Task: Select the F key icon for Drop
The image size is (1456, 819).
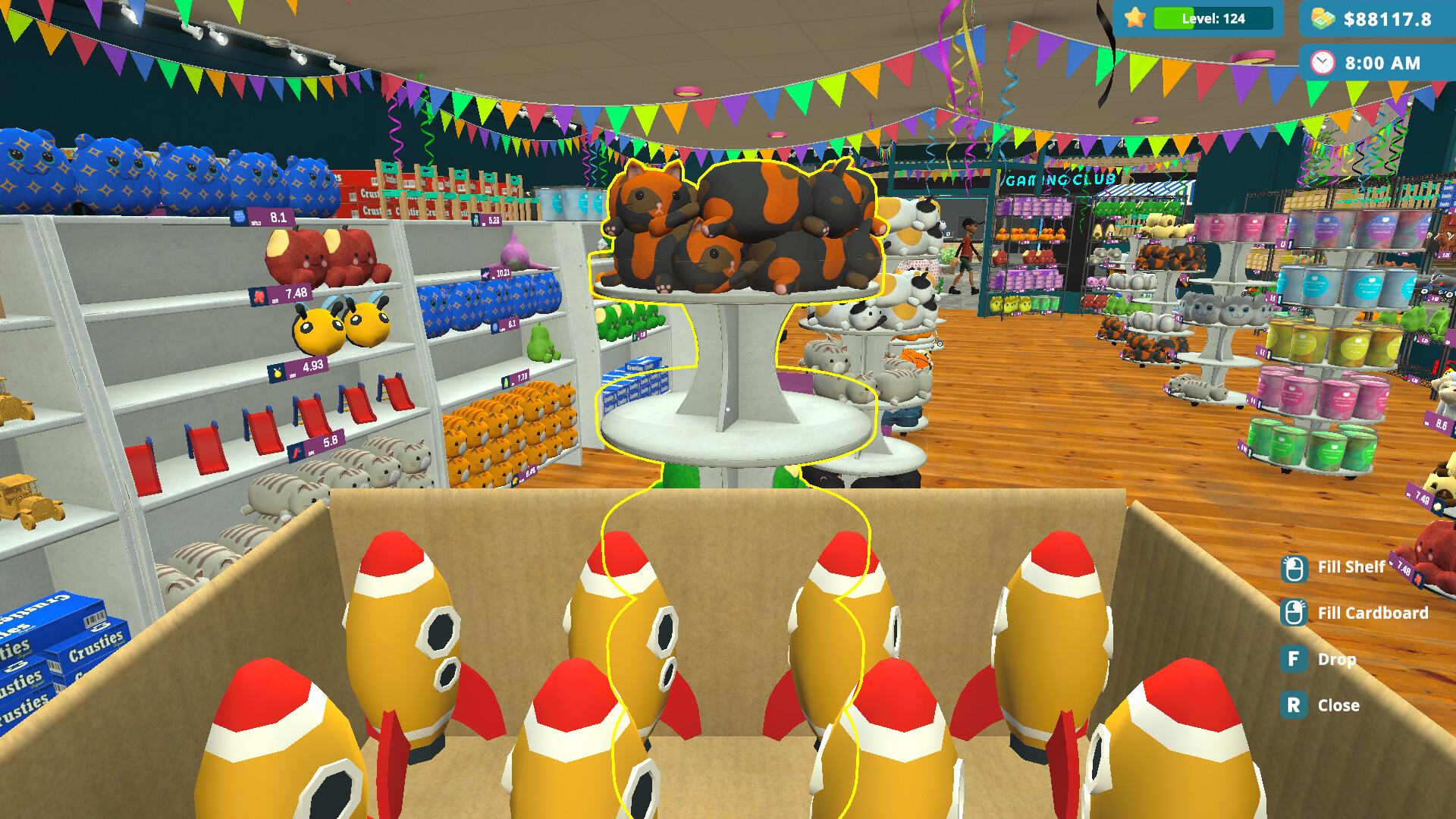Action: point(1294,659)
